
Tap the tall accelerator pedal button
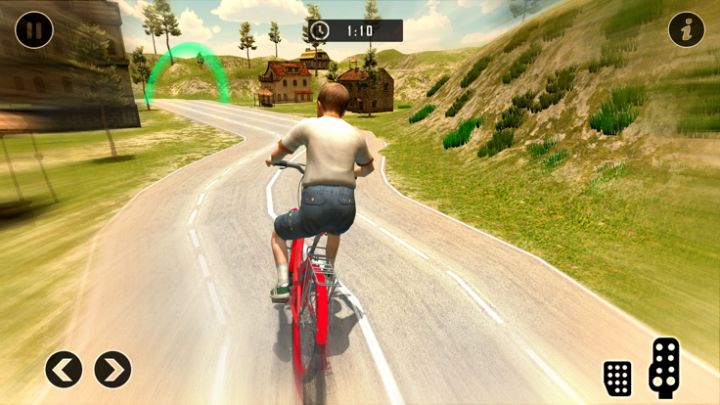[664, 366]
